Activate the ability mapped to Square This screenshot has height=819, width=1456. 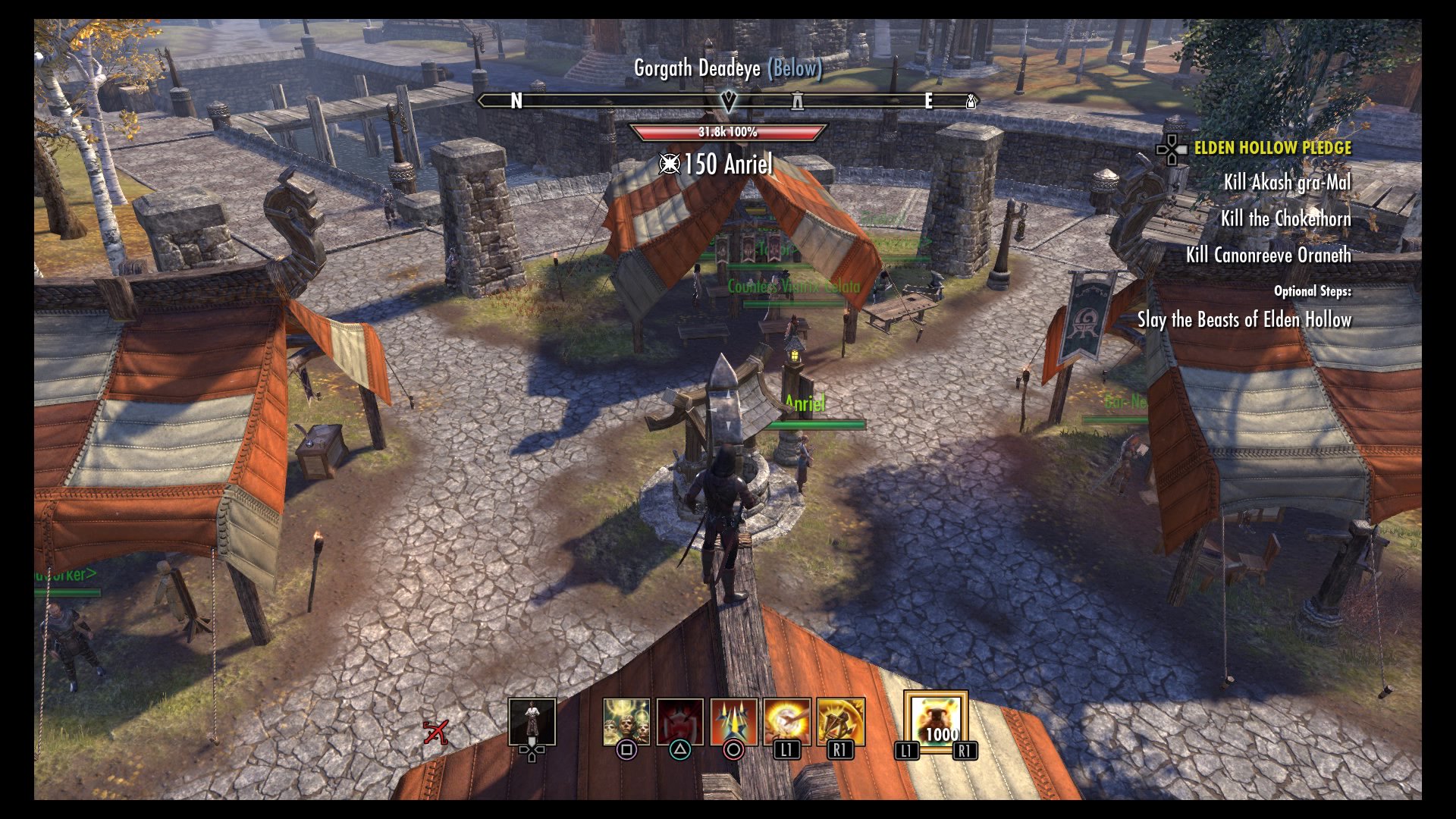click(626, 722)
